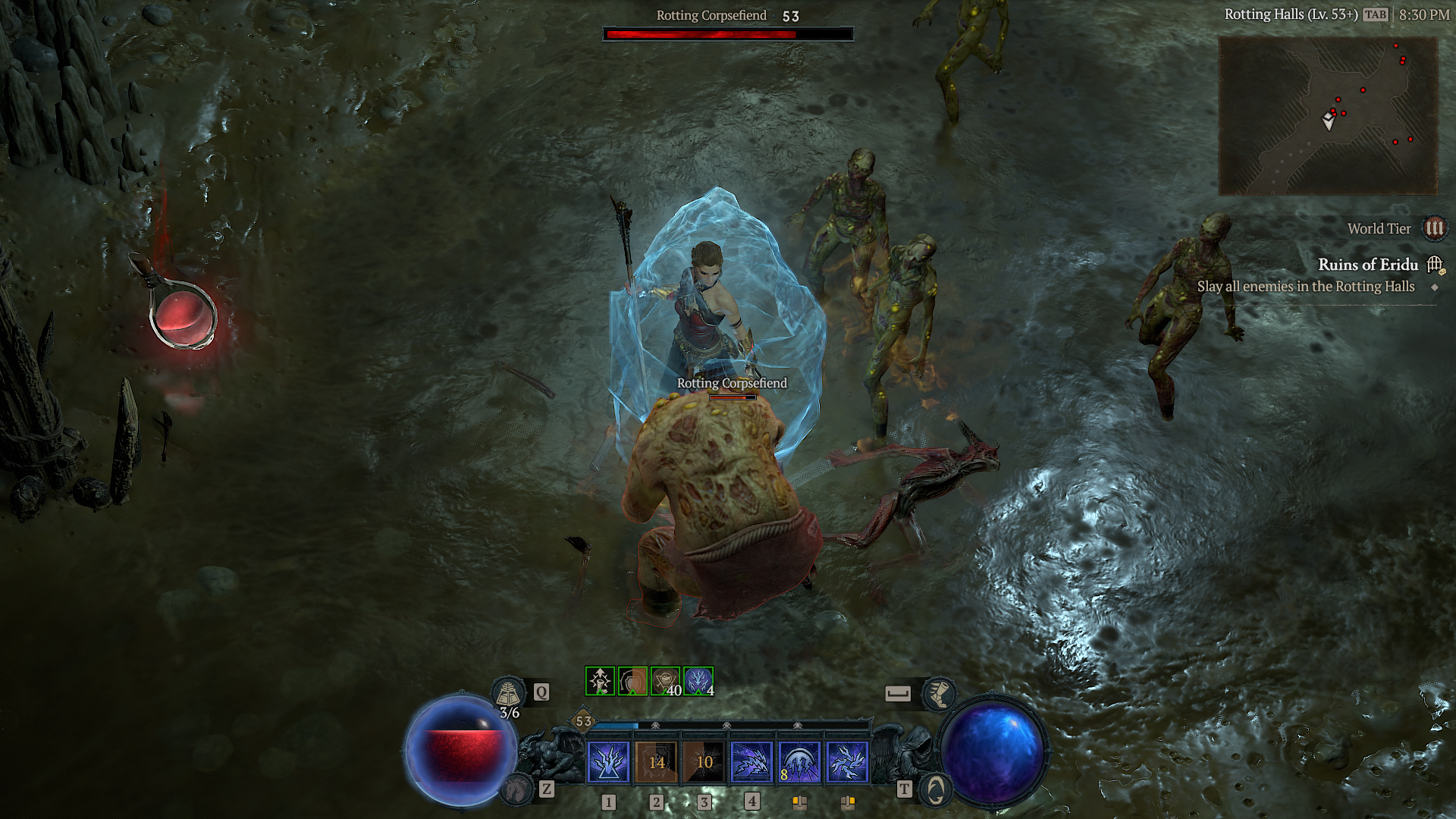
Task: Activate the lightning dome skill showing 8
Action: coord(799,761)
